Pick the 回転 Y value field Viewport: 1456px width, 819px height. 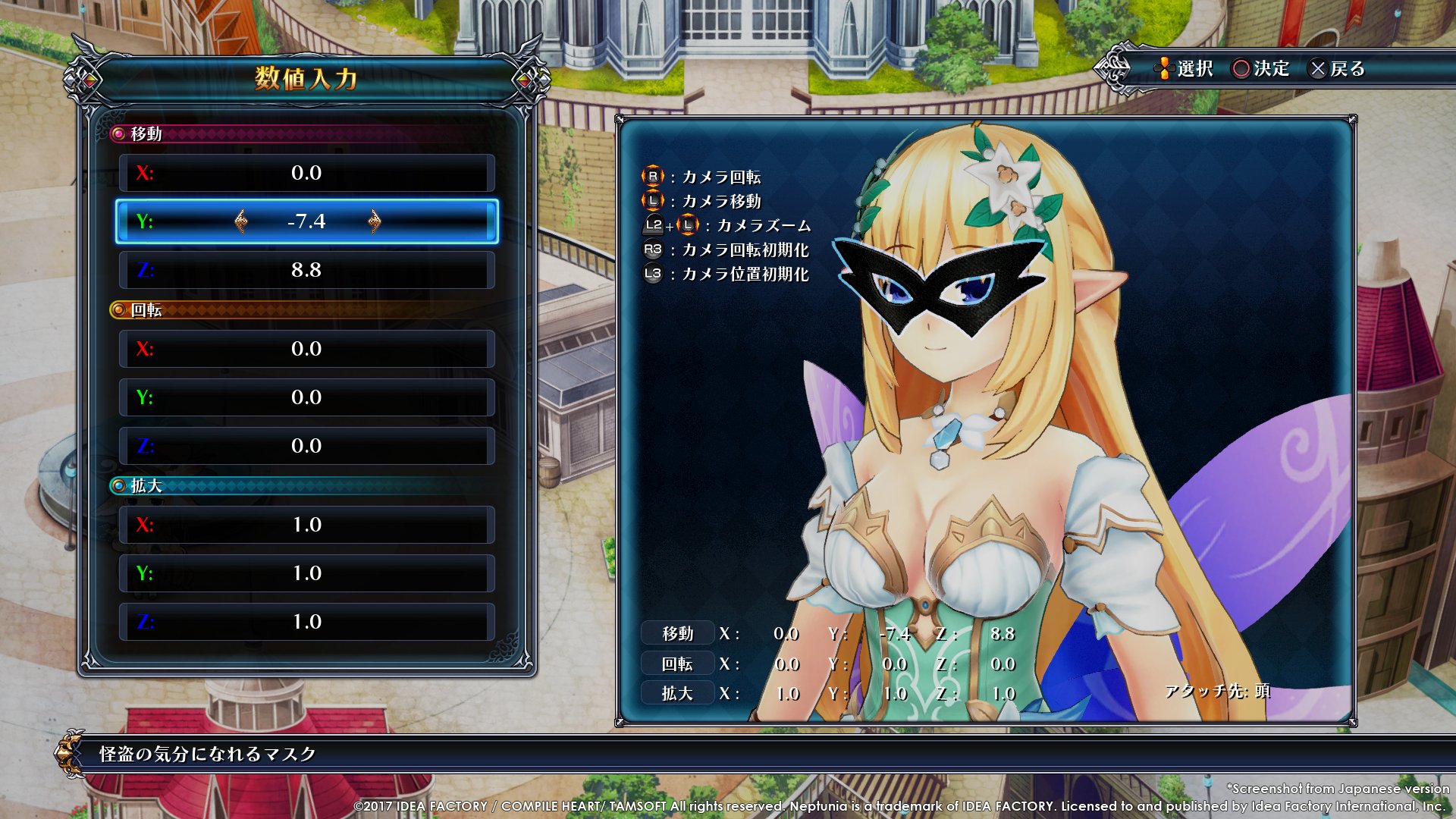coord(306,397)
